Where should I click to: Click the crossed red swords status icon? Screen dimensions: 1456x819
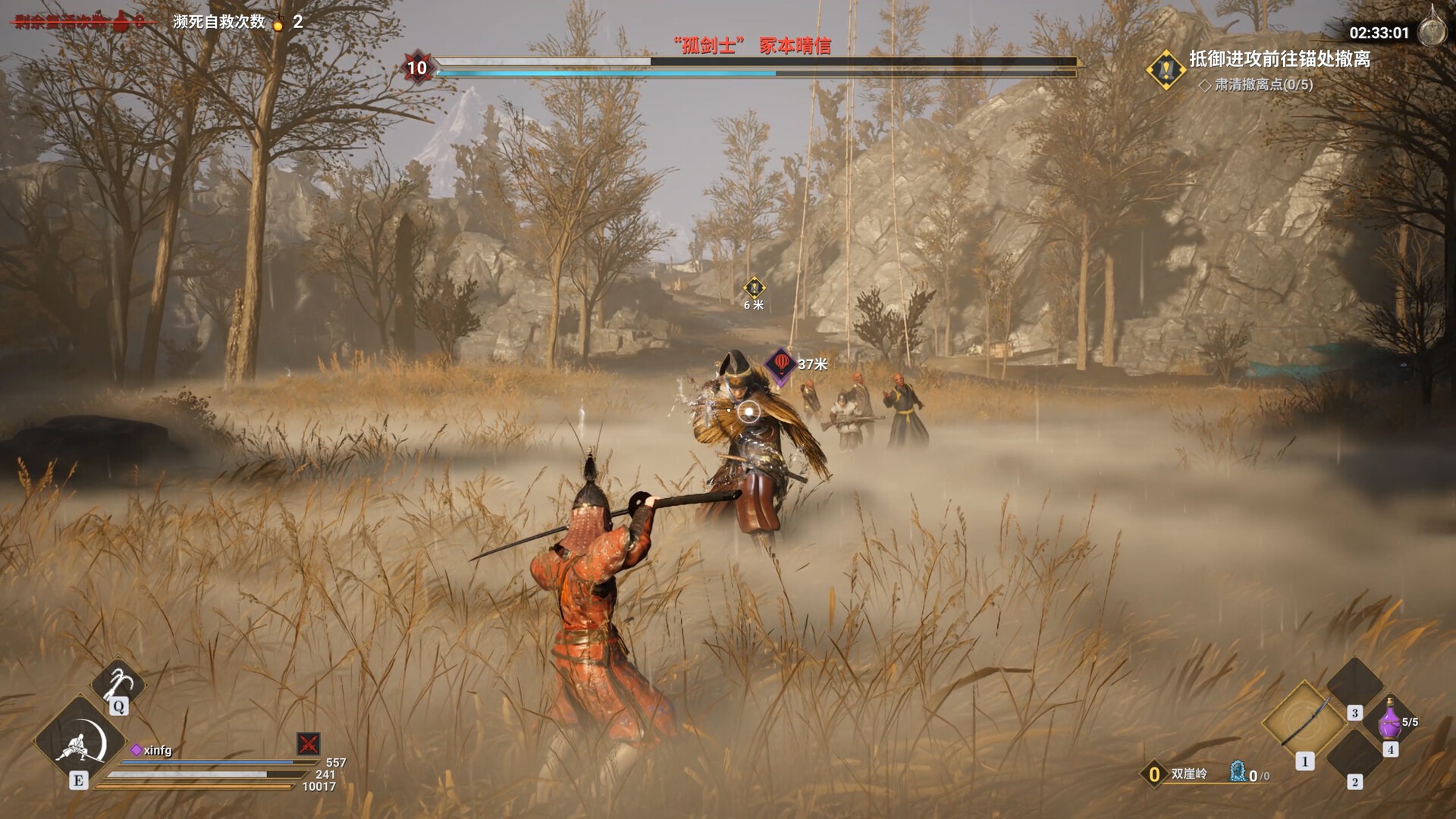pos(309,743)
